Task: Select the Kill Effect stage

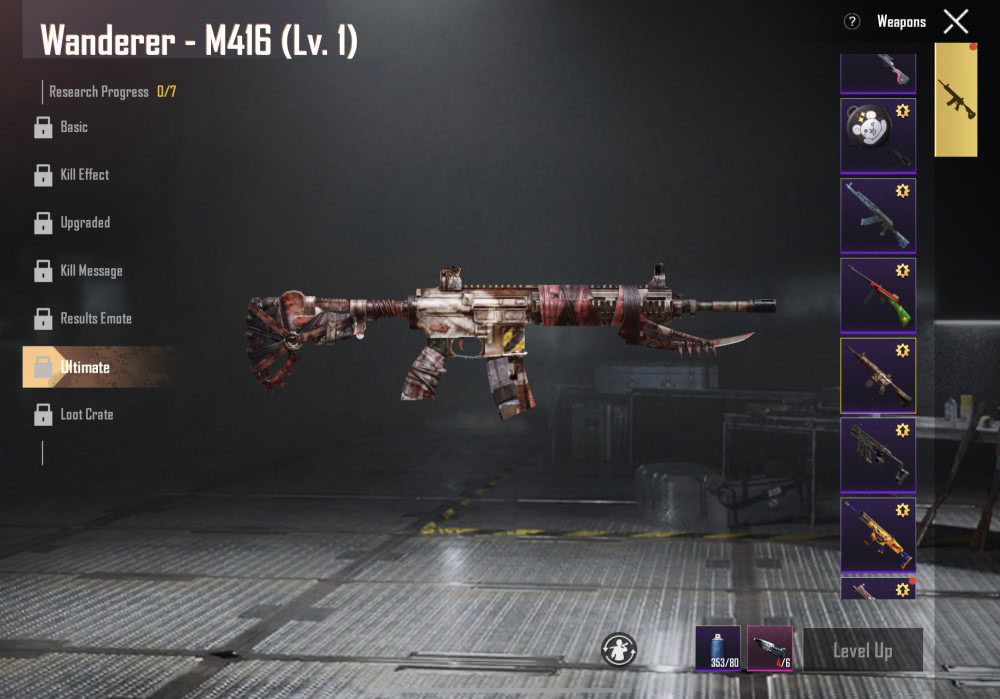Action: (x=84, y=175)
